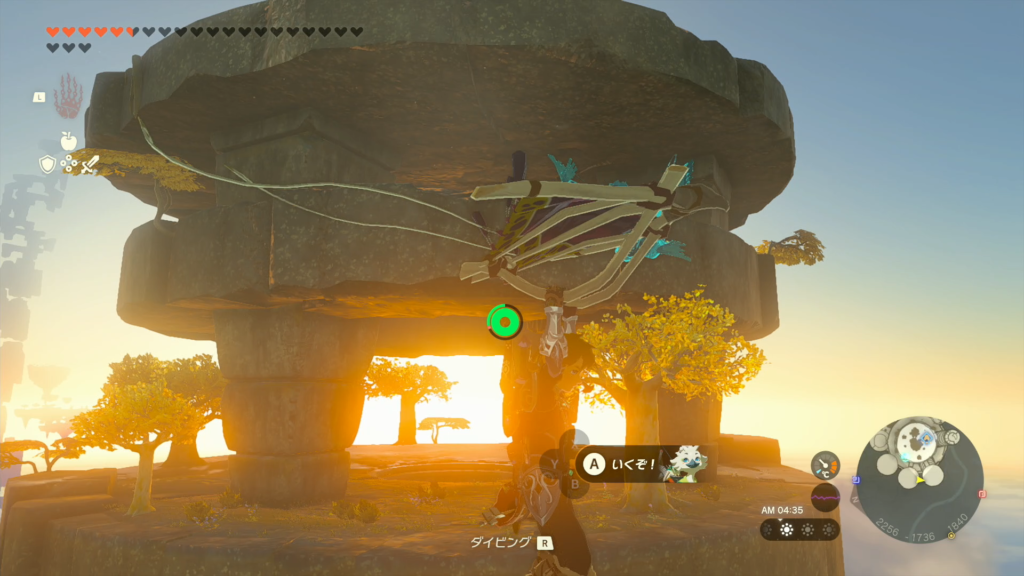1024x576 pixels.
Task: Click the yellow objective marker on minimap rim
Action: click(x=951, y=535)
